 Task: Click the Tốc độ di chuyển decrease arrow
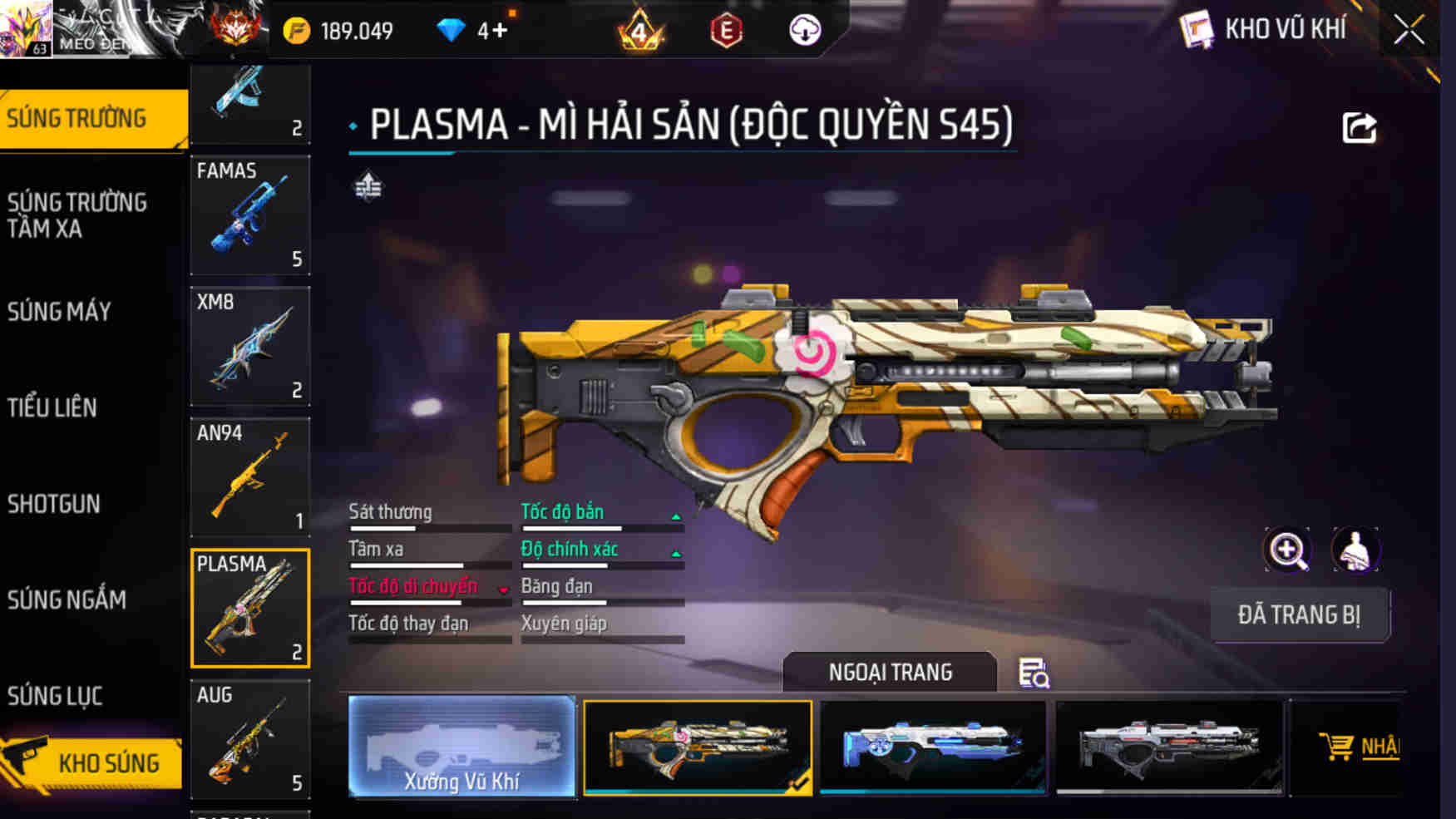point(503,590)
